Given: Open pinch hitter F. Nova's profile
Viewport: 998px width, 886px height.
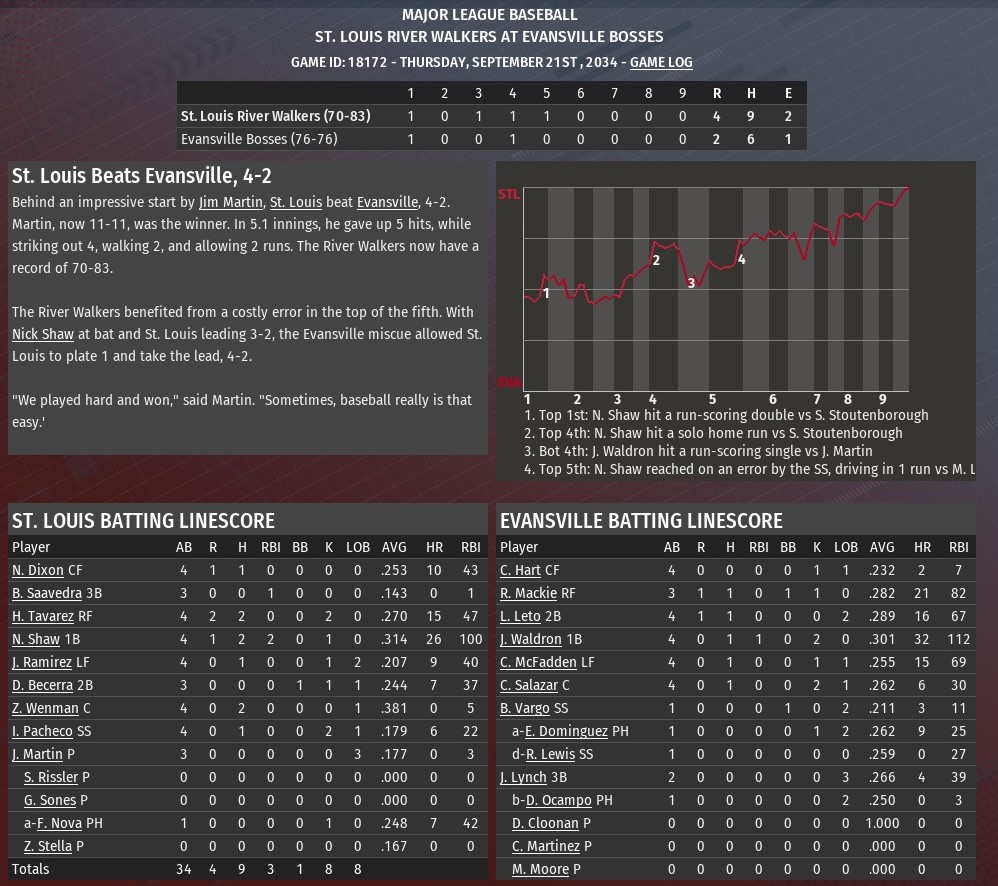Looking at the screenshot, I should [59, 823].
